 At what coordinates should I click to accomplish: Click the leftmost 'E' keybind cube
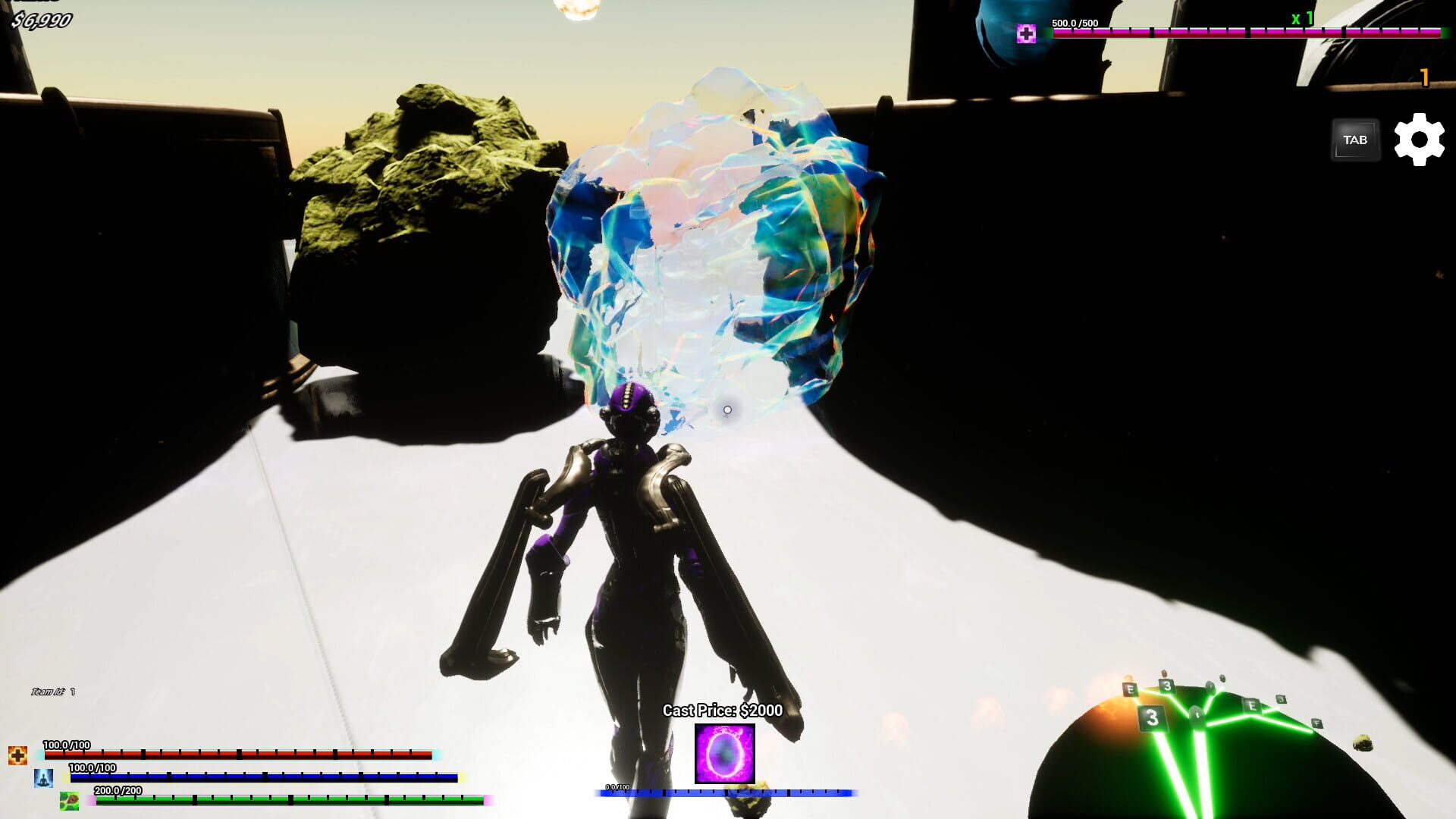[1130, 689]
